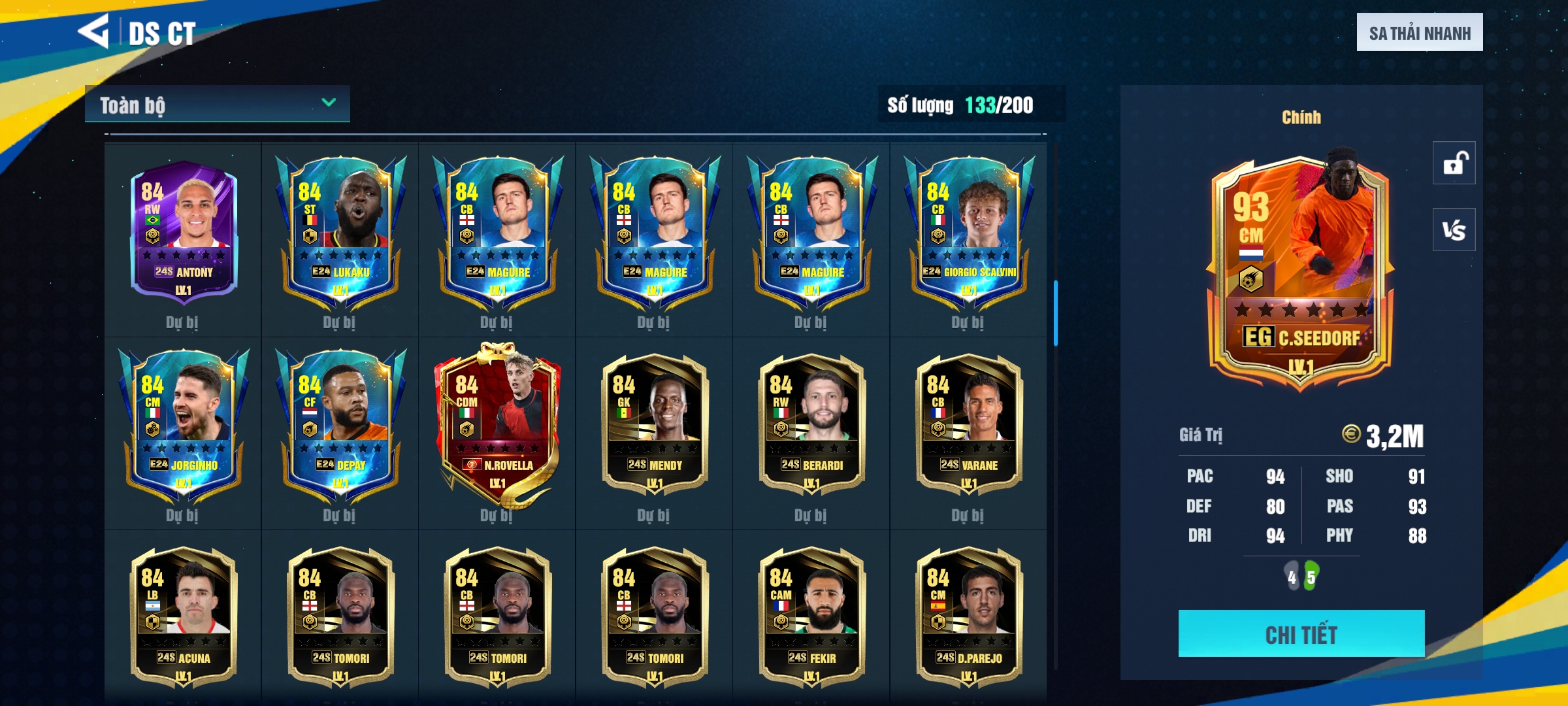The image size is (1568, 706).
Task: Select the 24S Mendy goalkeeper card
Action: pyautogui.click(x=655, y=425)
